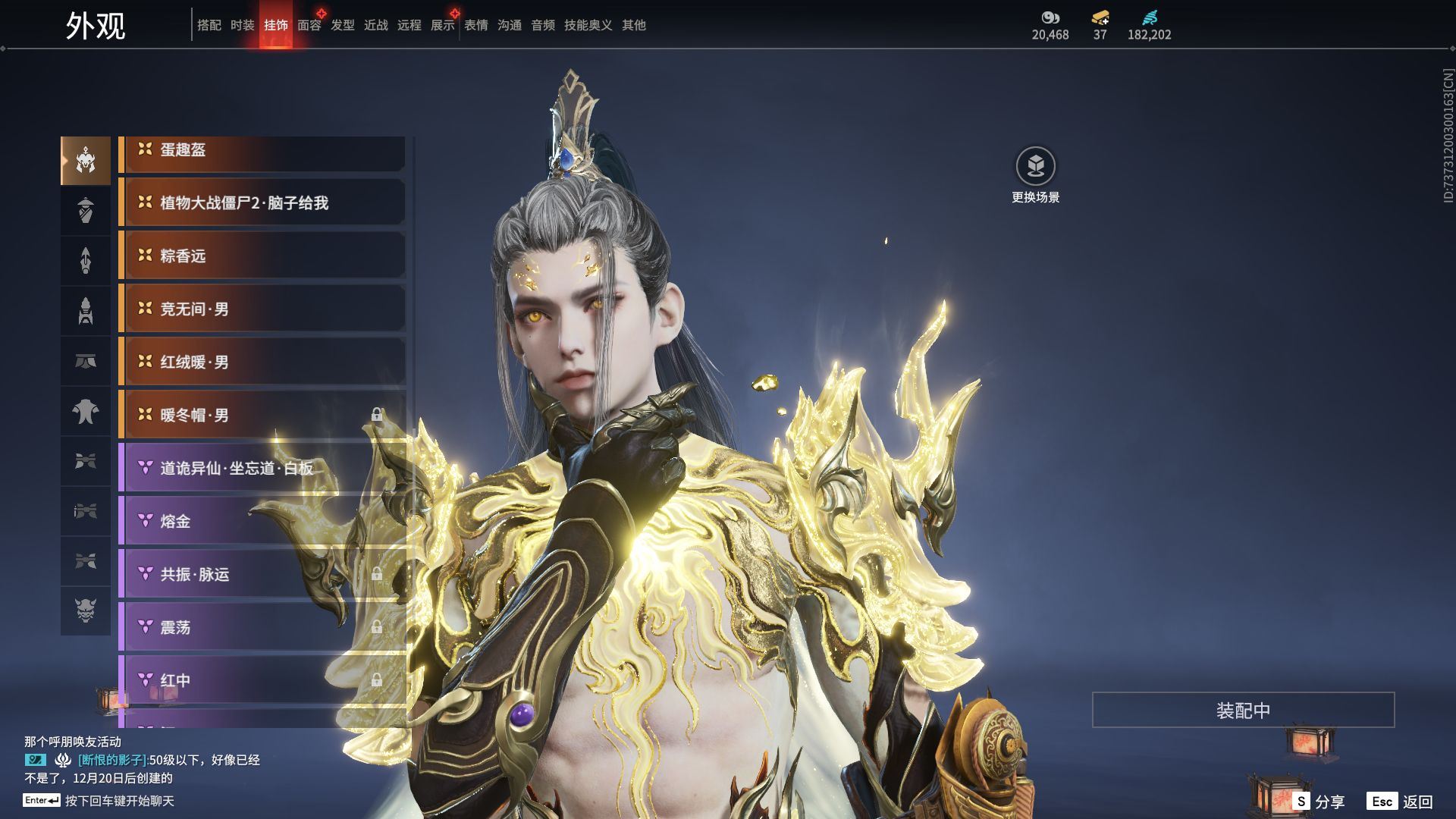
Task: Select the 蛋趣盔 accessory entry
Action: click(262, 150)
